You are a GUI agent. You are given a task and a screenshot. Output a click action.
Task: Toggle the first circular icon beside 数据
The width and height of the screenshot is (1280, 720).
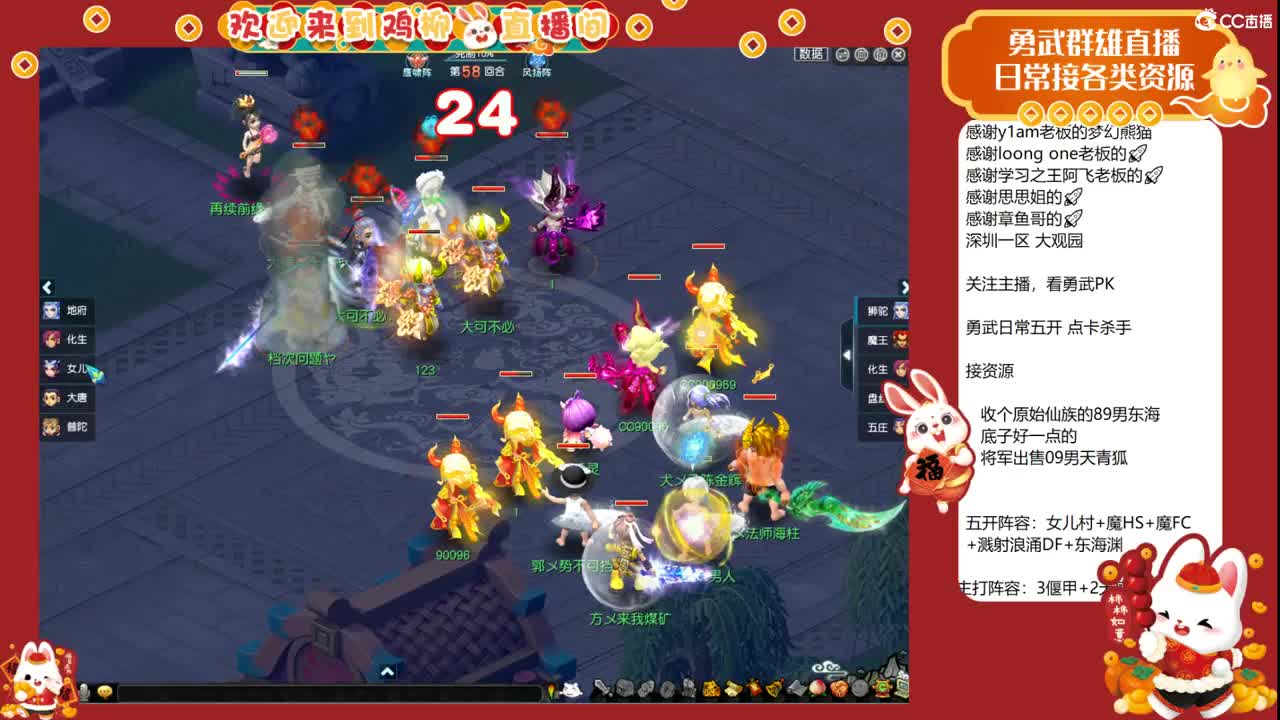pos(844,55)
